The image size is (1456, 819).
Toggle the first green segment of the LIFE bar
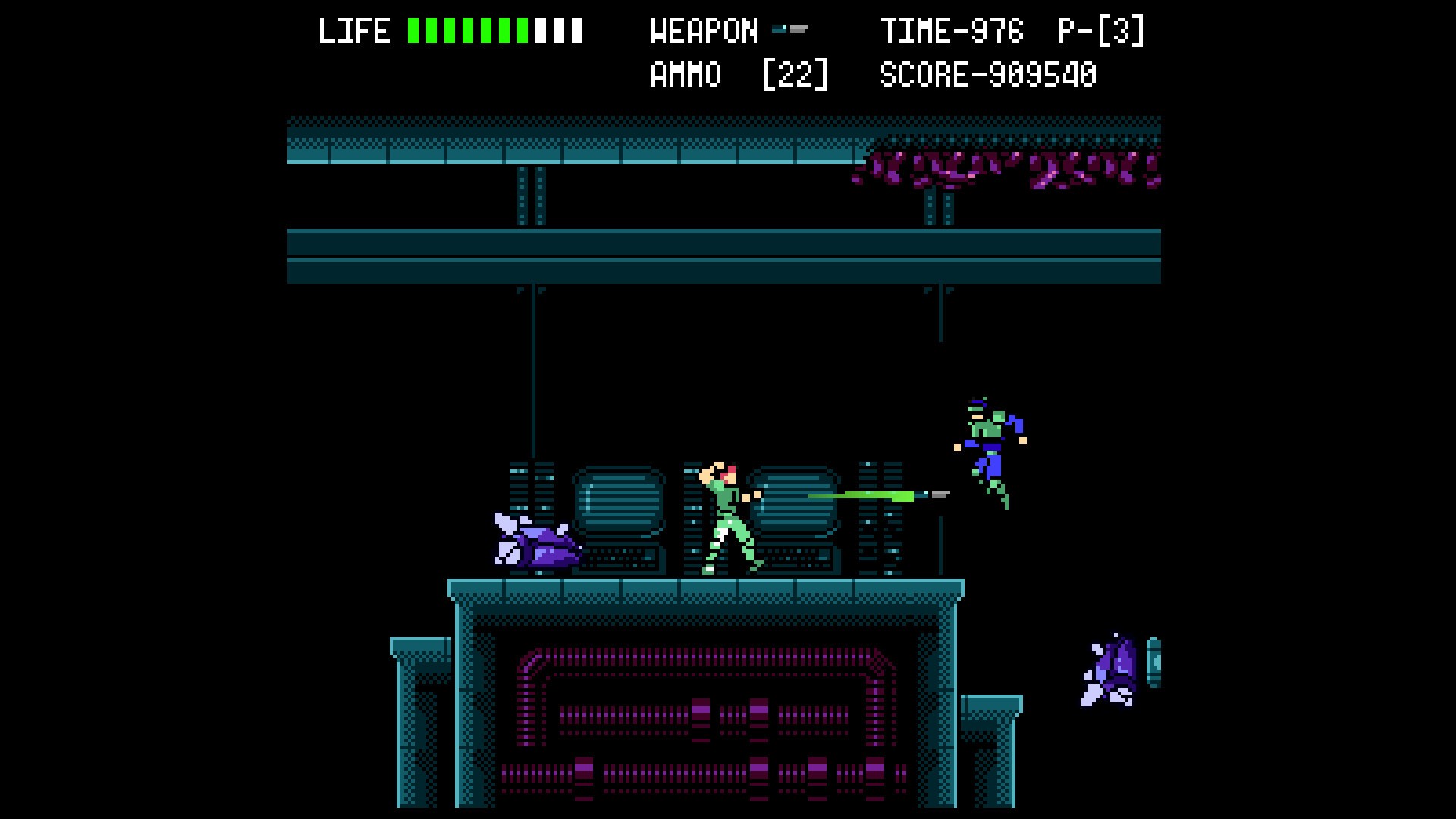pyautogui.click(x=413, y=30)
